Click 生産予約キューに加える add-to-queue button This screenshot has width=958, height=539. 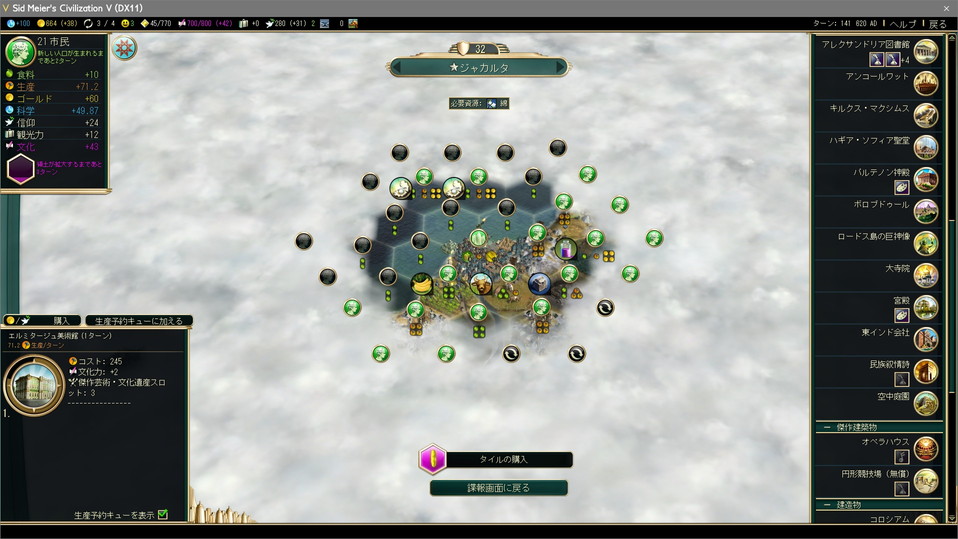pyautogui.click(x=139, y=321)
